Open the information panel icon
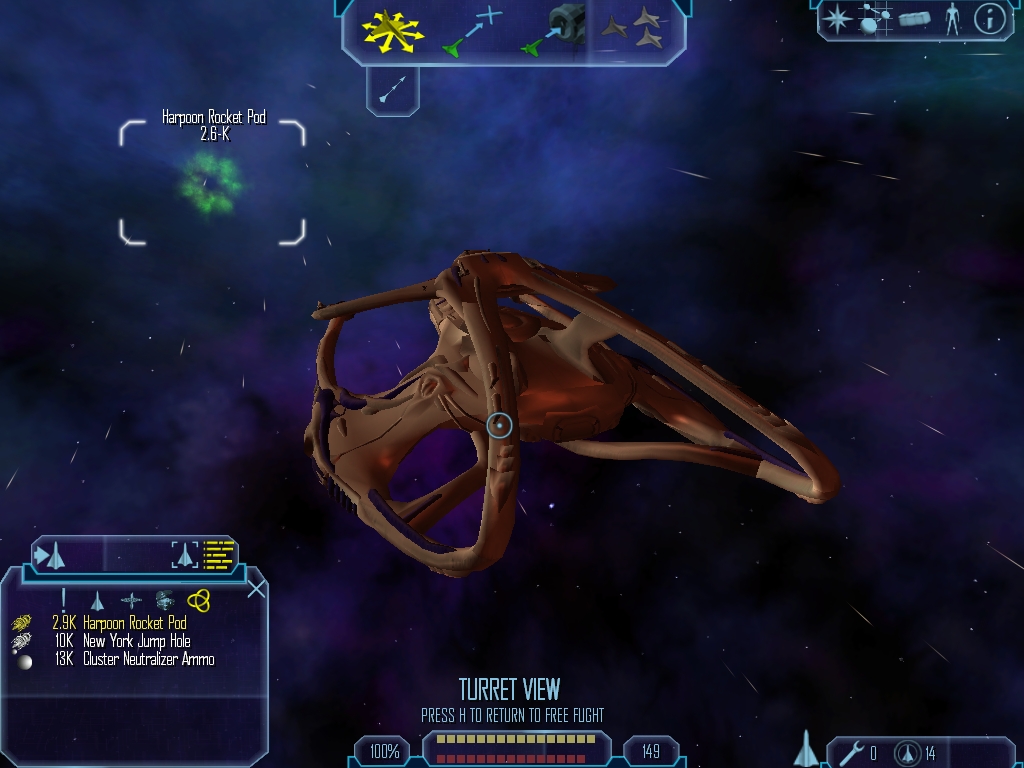Viewport: 1024px width, 768px height. (989, 19)
